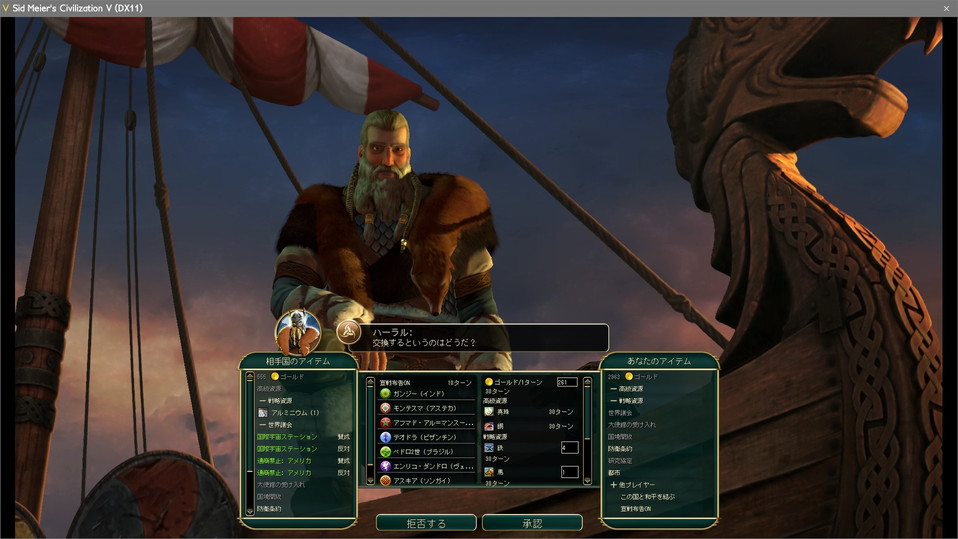
Task: Edit the iron (鉄) quantity field
Action: [569, 447]
